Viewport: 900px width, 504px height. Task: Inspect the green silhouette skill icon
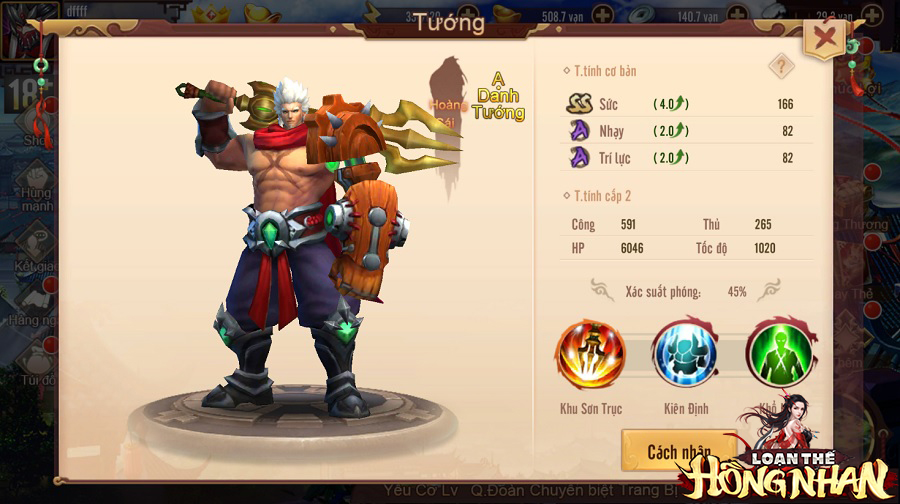(779, 355)
